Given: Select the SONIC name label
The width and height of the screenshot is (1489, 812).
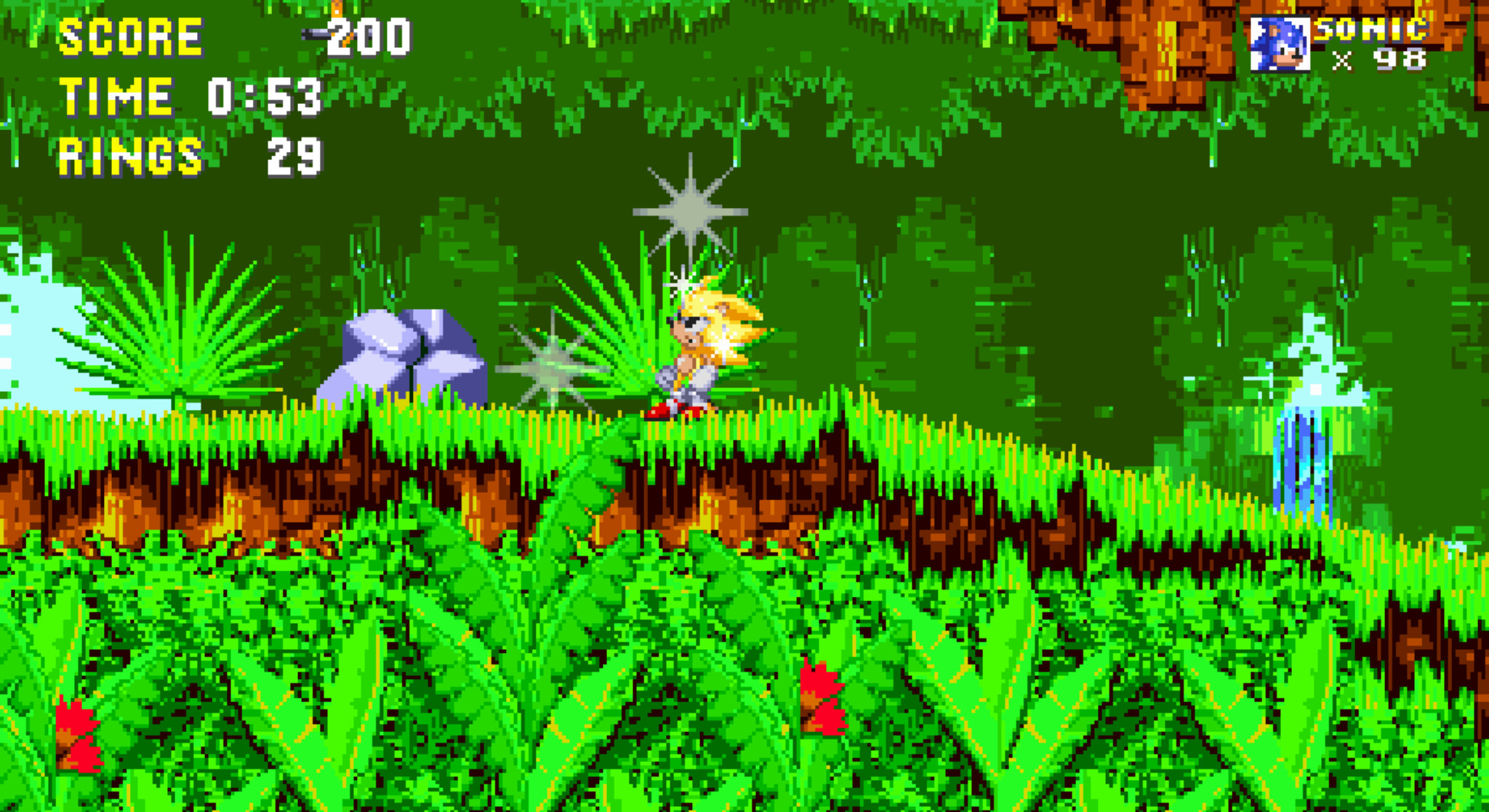Looking at the screenshot, I should [1374, 31].
